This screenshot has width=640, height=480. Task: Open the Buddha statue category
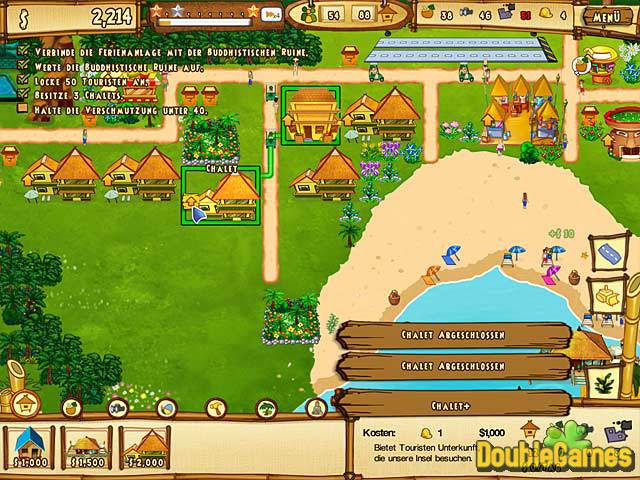(x=312, y=407)
